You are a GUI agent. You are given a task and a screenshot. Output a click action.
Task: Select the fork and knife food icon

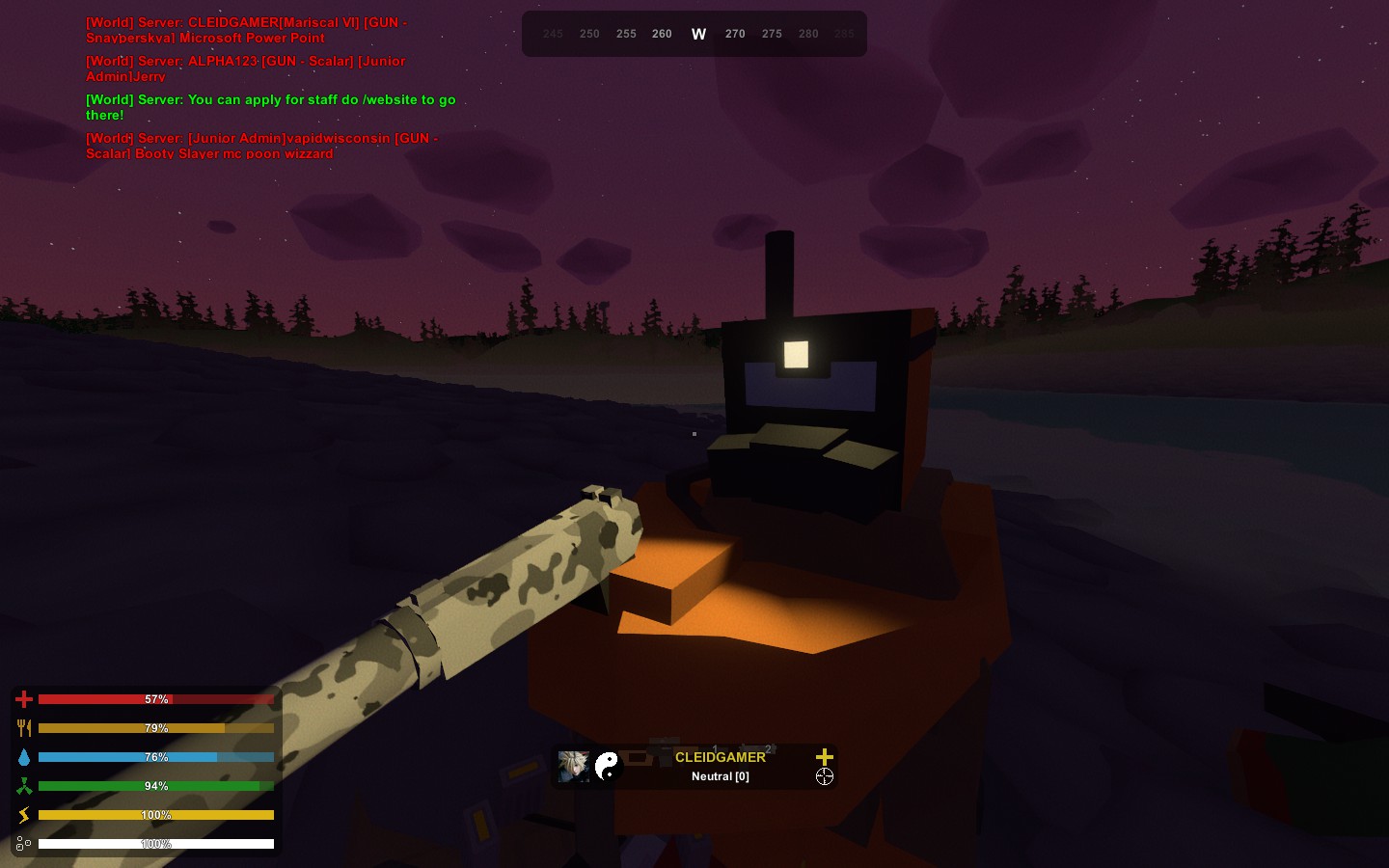(x=24, y=728)
